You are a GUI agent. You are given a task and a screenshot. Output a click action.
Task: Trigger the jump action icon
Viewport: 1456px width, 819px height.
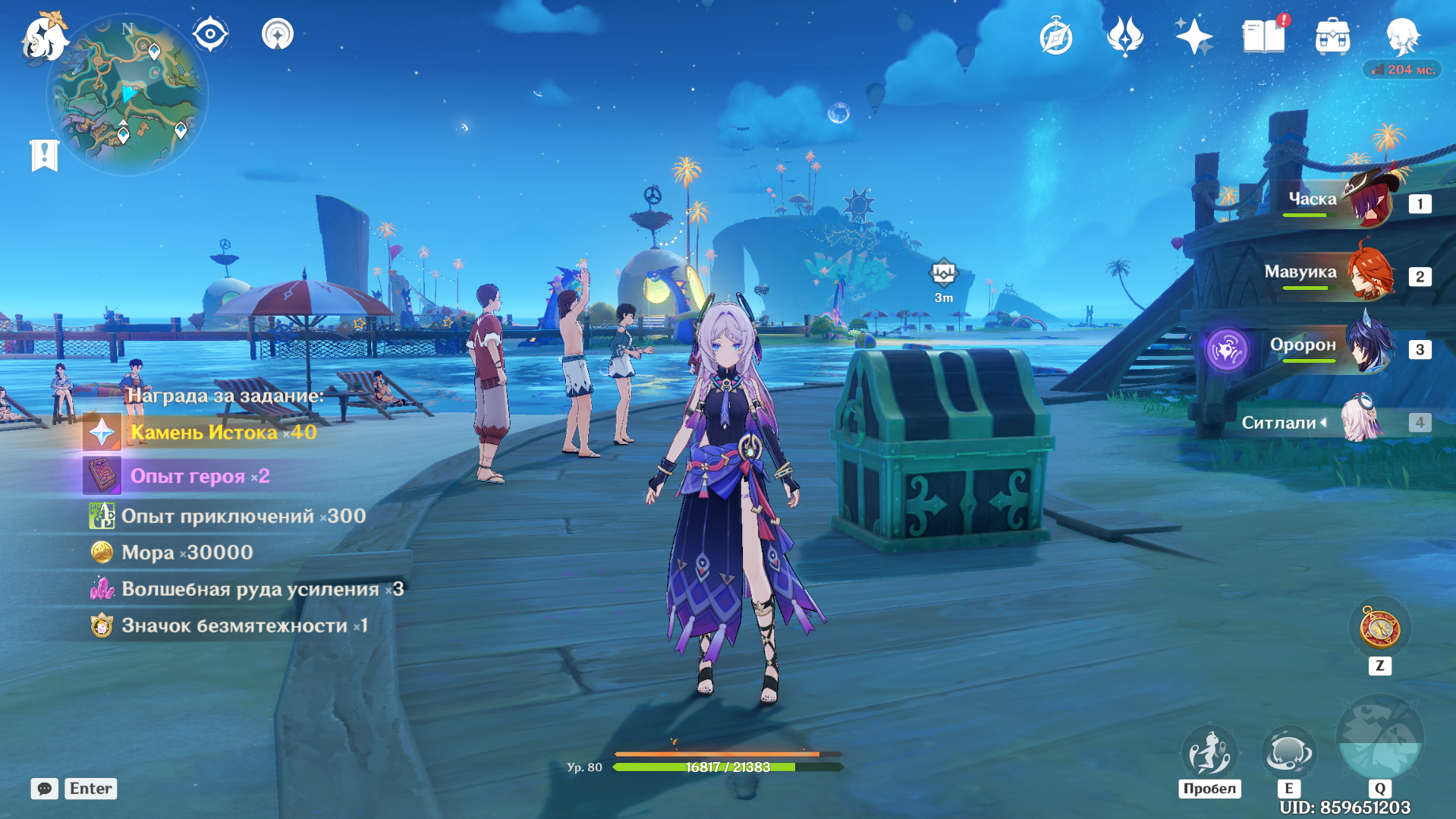coord(1209,752)
